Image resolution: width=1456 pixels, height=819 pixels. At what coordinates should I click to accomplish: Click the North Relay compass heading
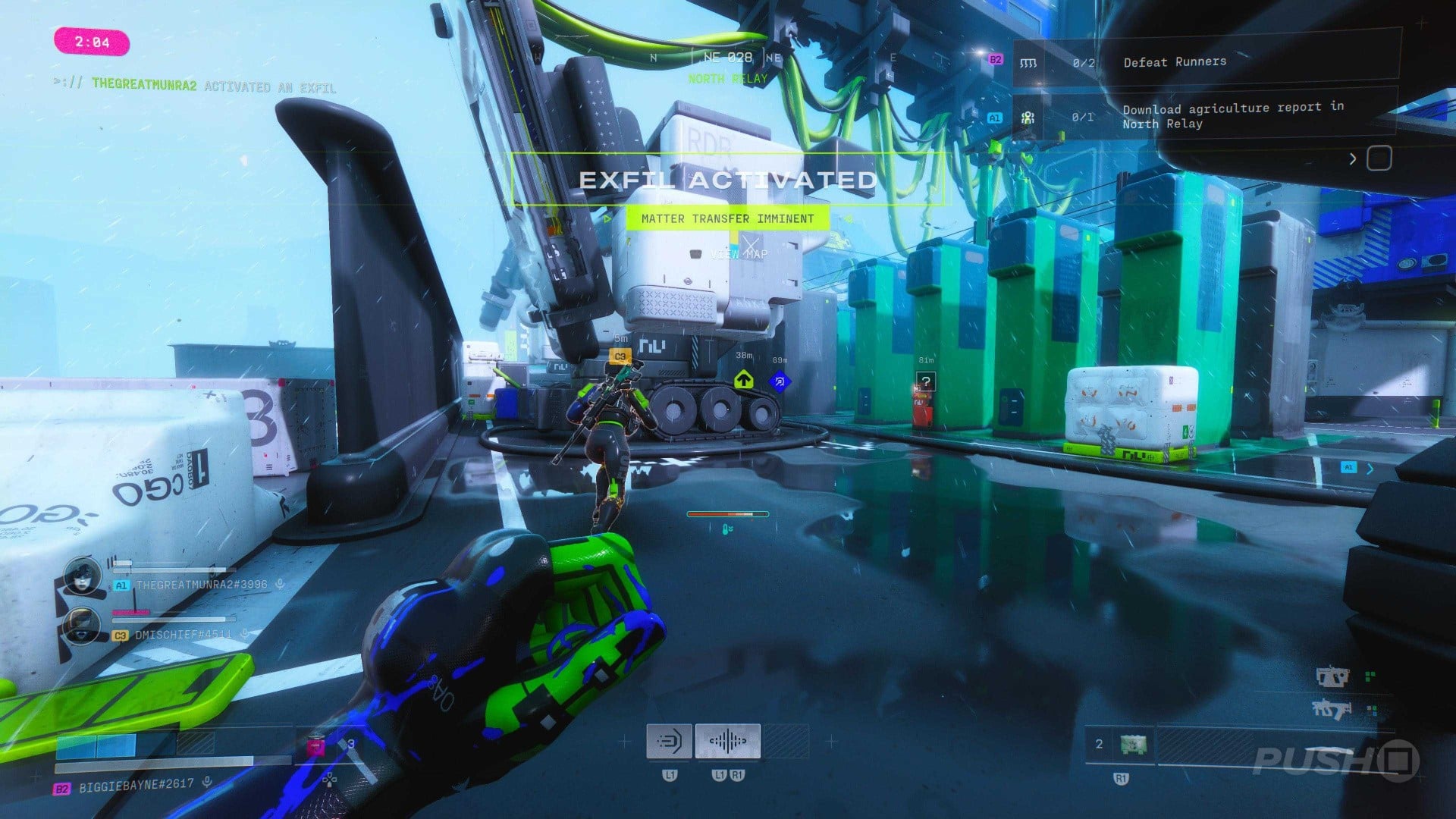tap(728, 79)
